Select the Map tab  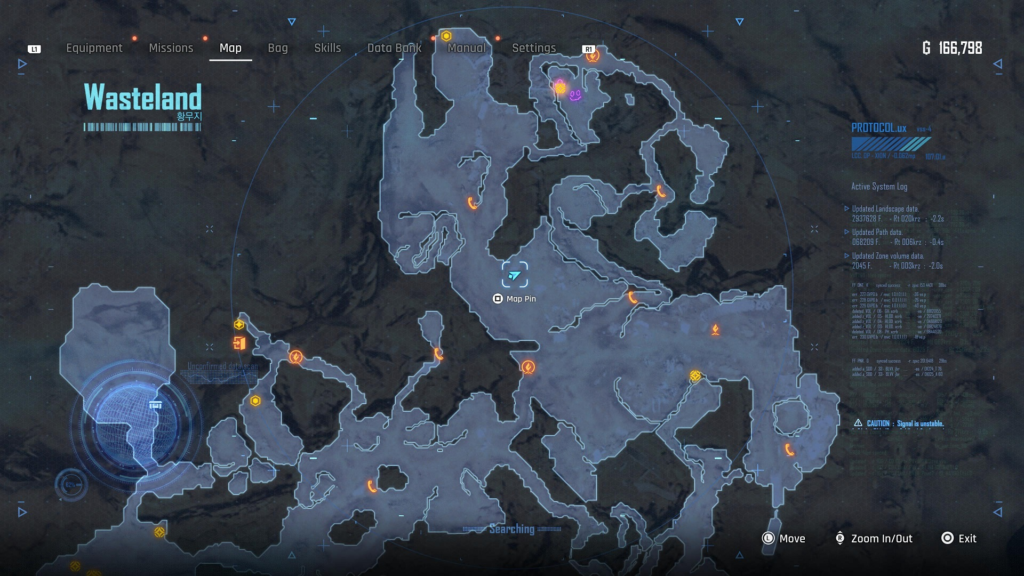230,48
